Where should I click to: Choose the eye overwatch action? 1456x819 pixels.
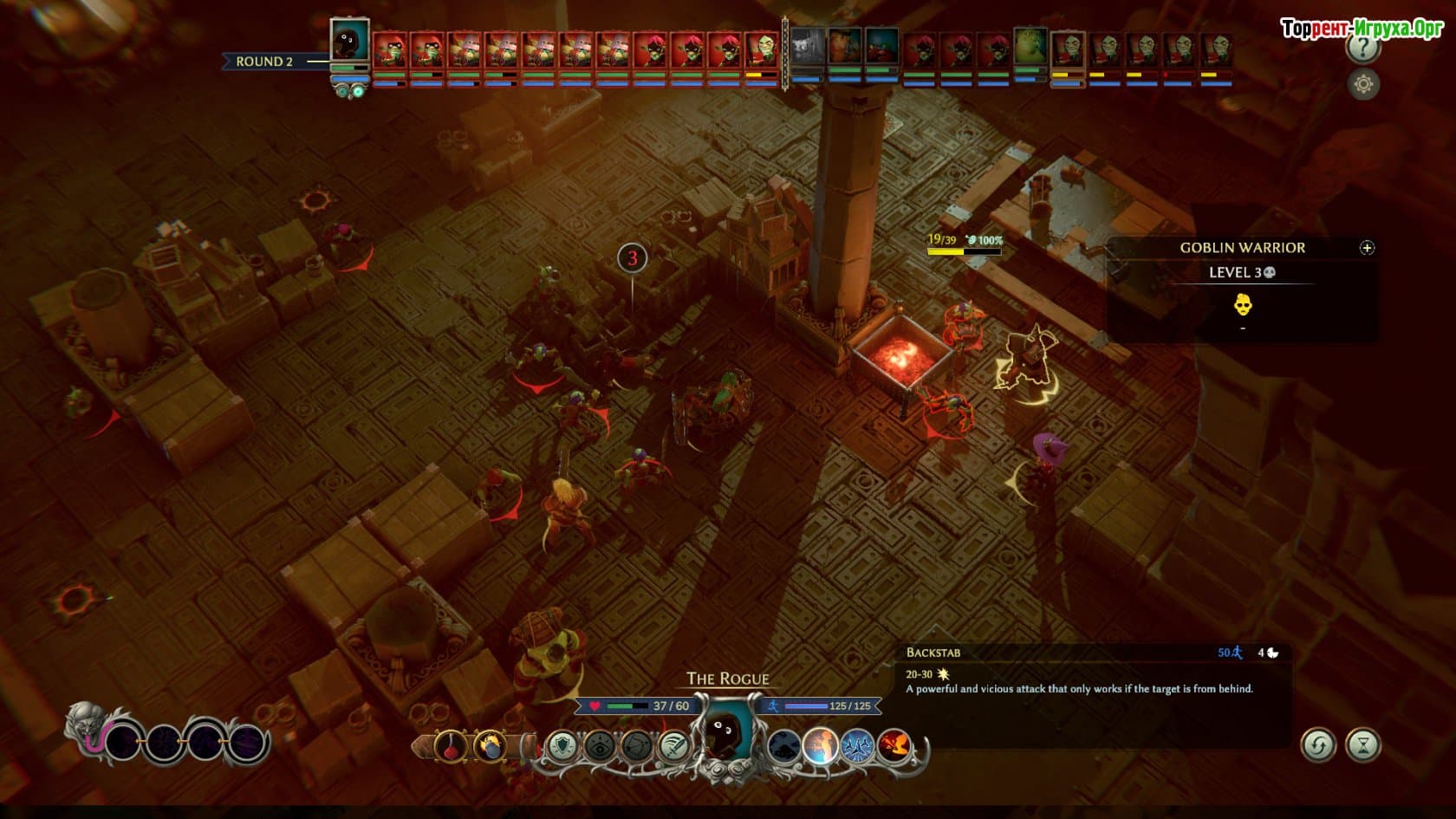[599, 745]
